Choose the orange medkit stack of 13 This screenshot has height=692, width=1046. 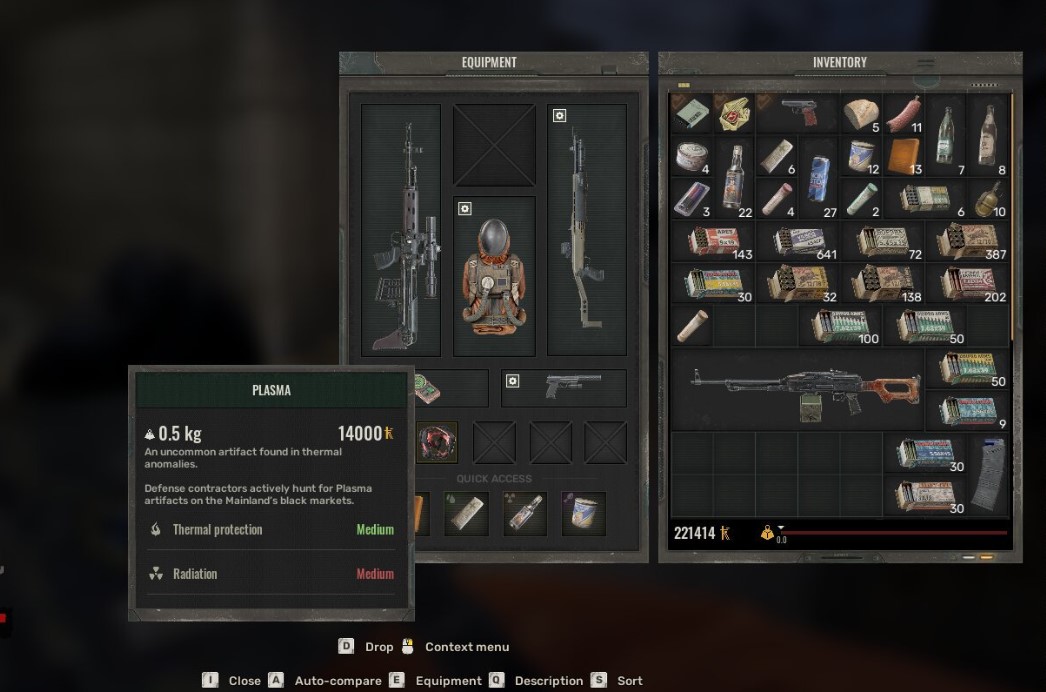coord(903,155)
